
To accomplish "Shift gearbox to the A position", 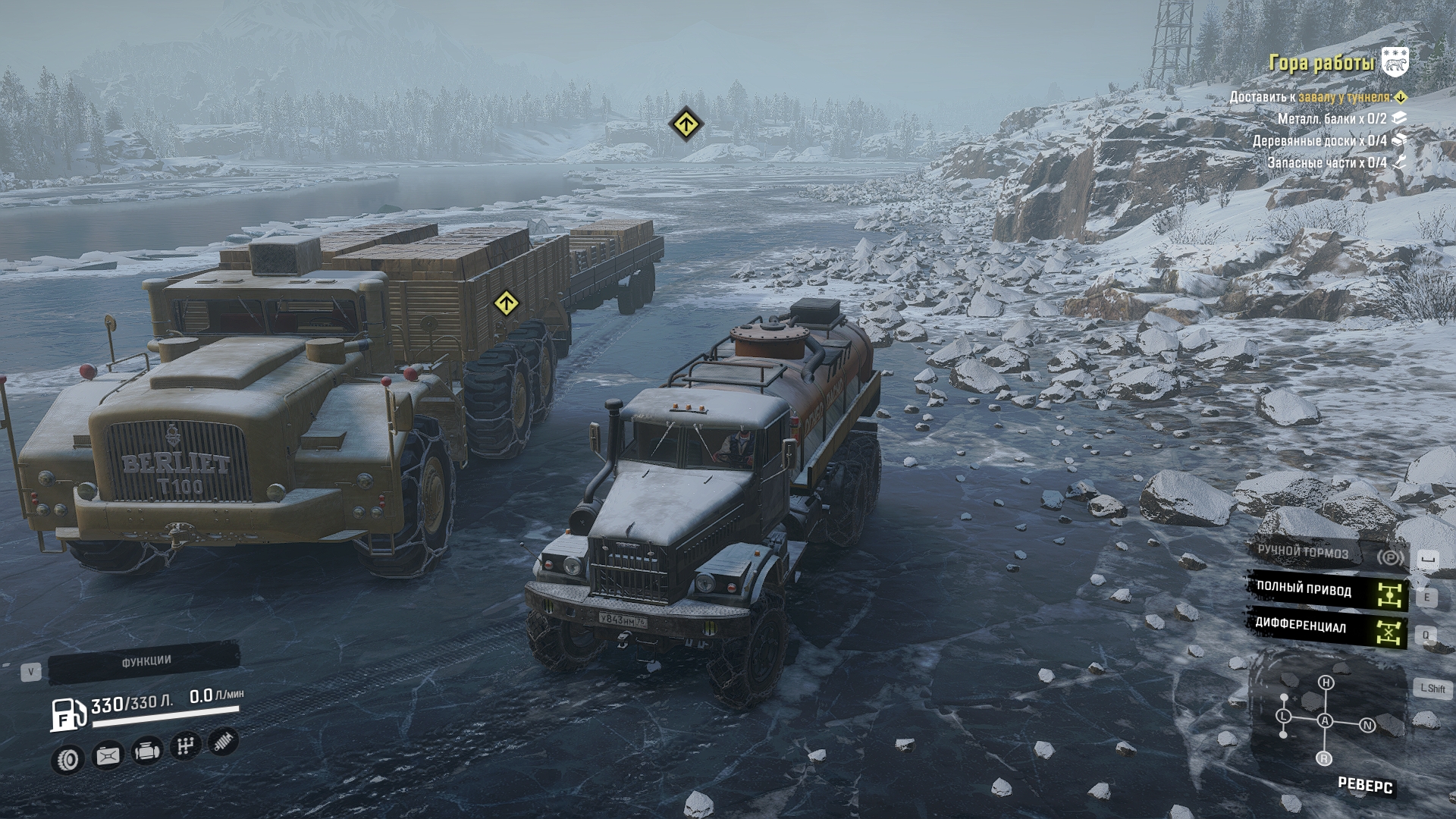I will (x=1325, y=720).
